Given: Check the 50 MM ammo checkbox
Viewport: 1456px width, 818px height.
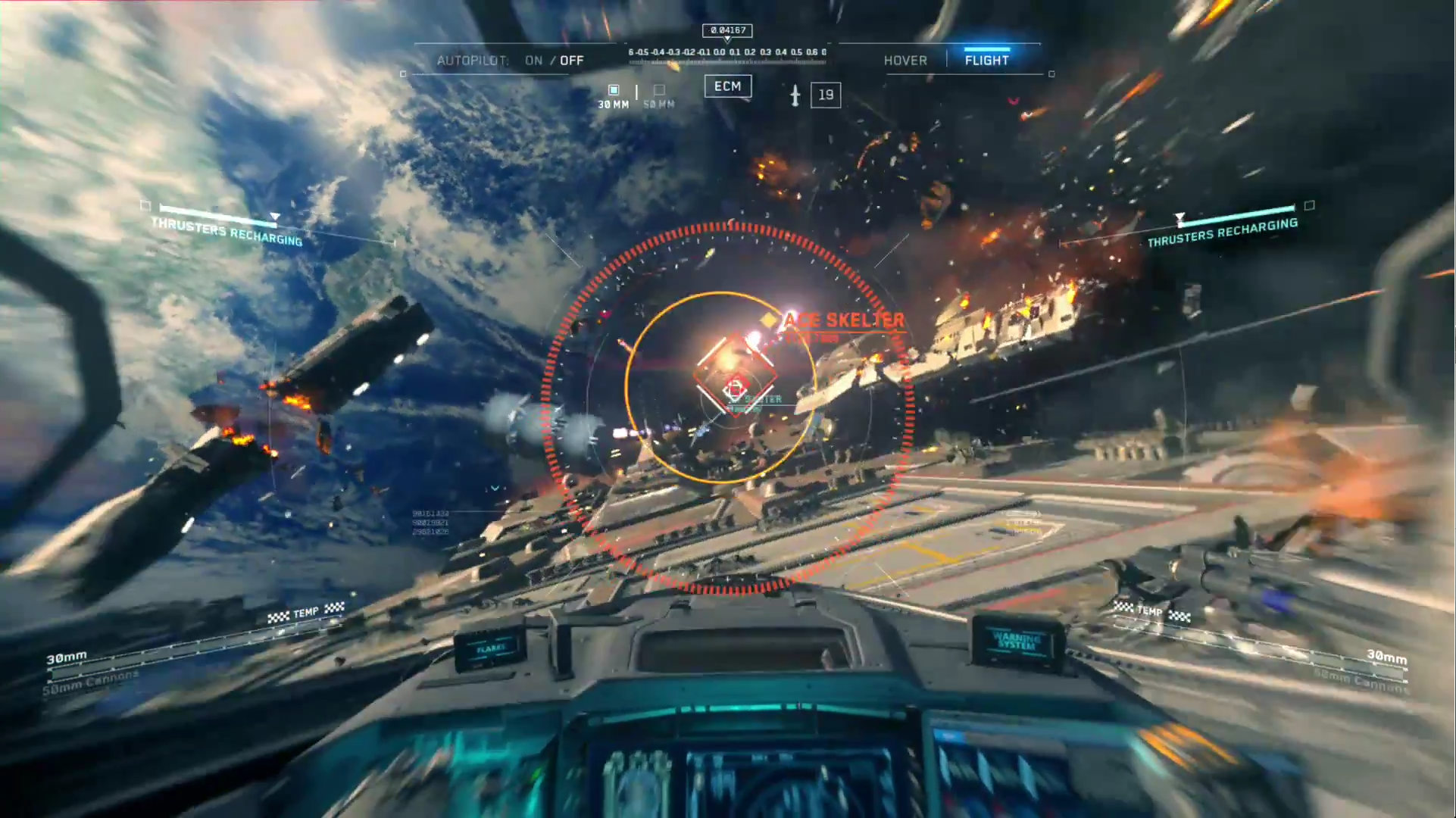Looking at the screenshot, I should pos(658,90).
